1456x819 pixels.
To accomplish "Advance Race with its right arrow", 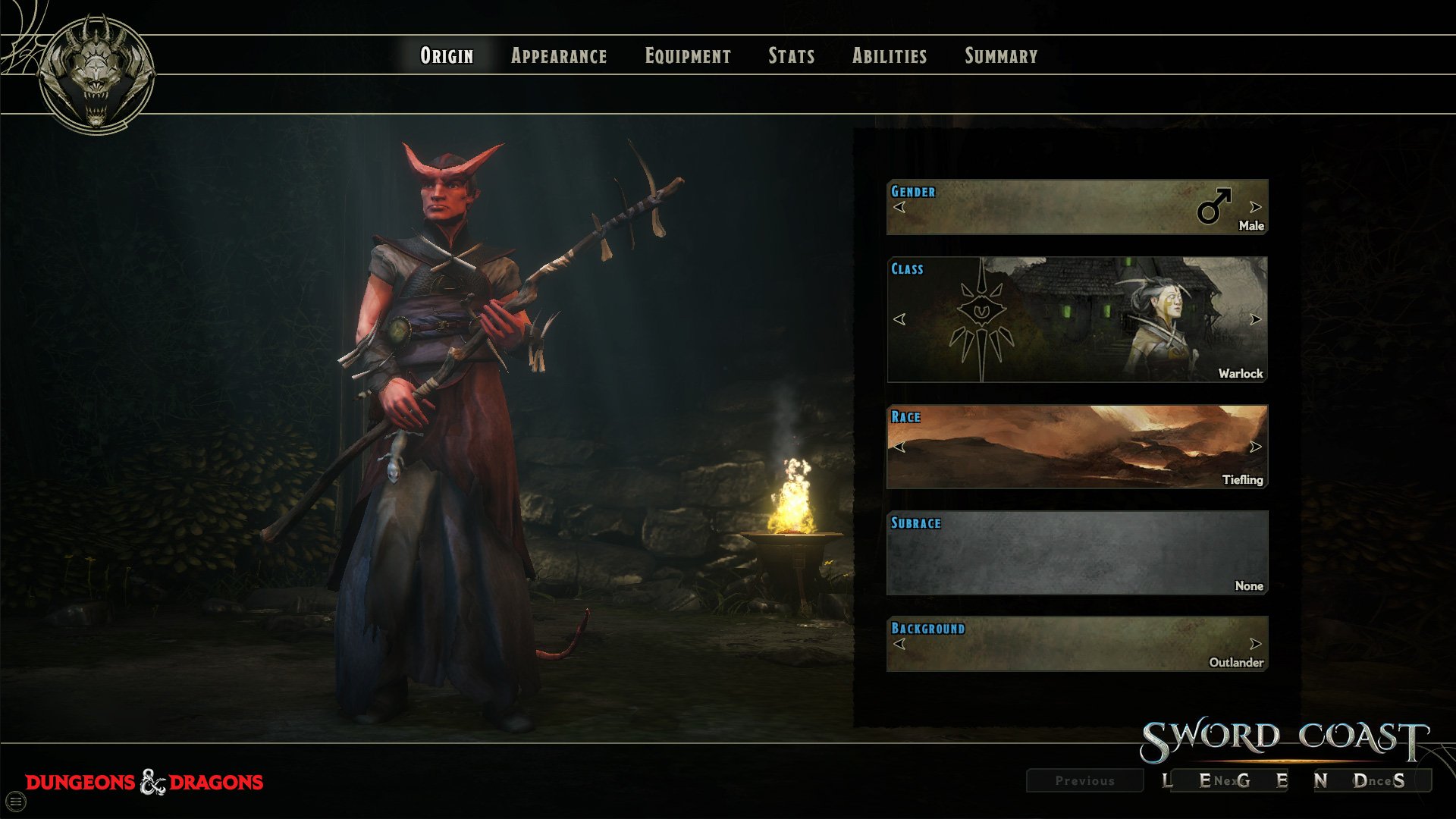I will coord(1255,447).
